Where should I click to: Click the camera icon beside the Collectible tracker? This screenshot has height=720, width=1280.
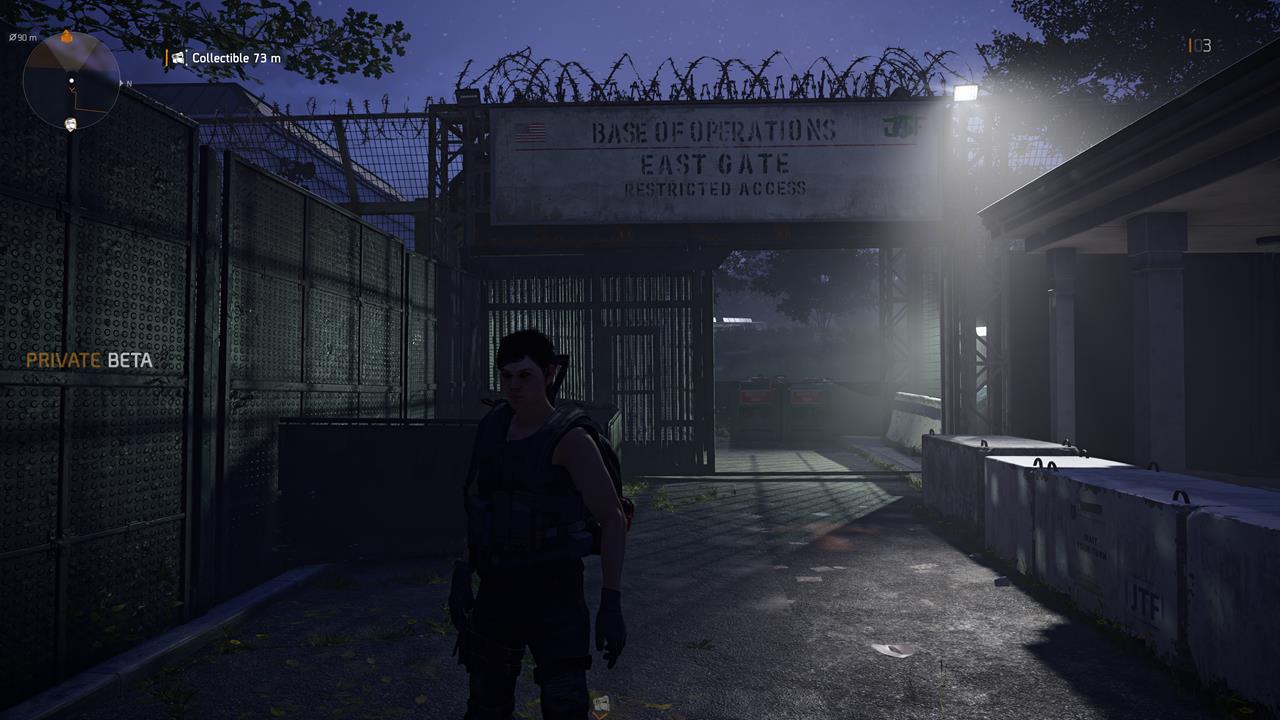180,58
